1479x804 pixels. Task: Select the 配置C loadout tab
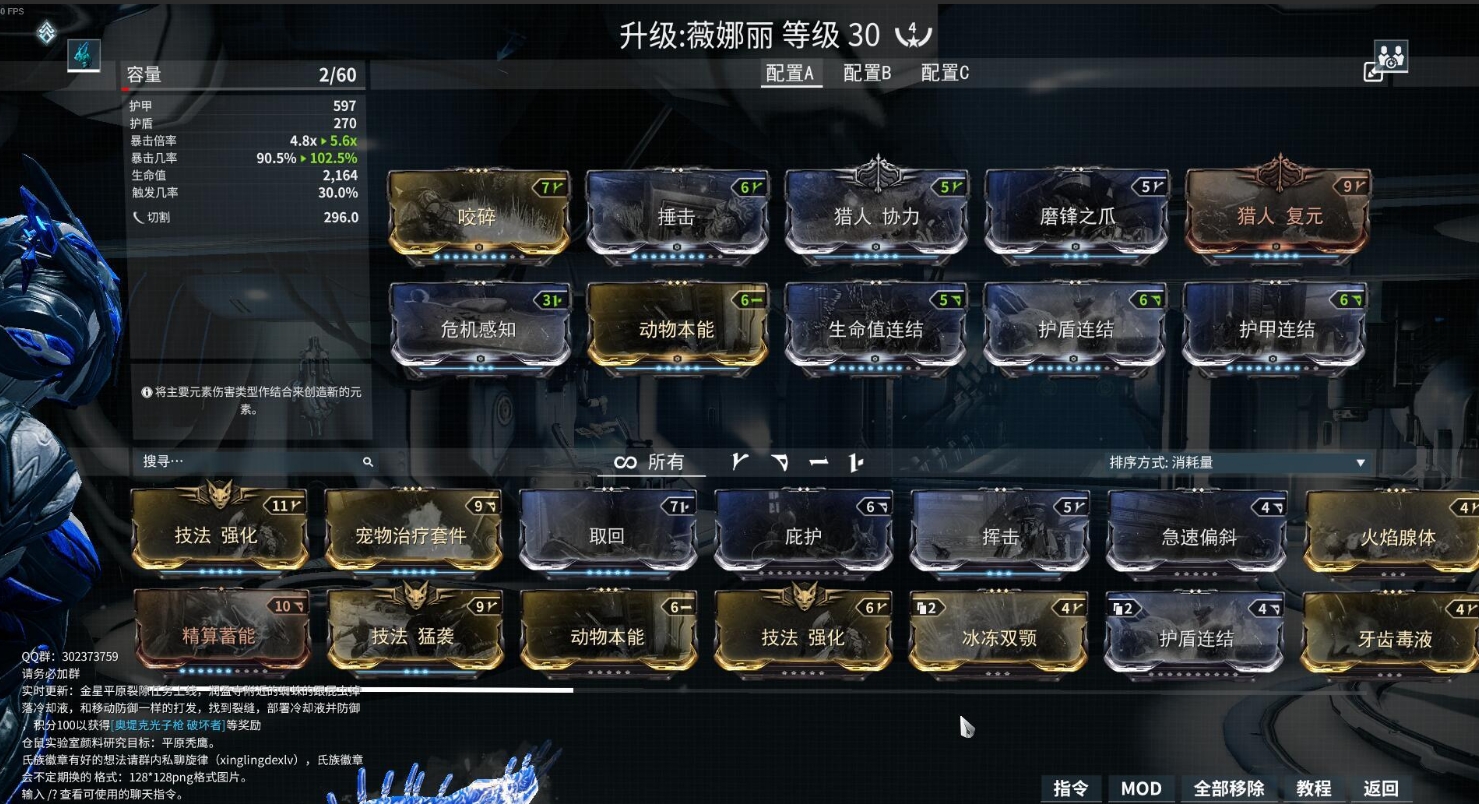944,73
